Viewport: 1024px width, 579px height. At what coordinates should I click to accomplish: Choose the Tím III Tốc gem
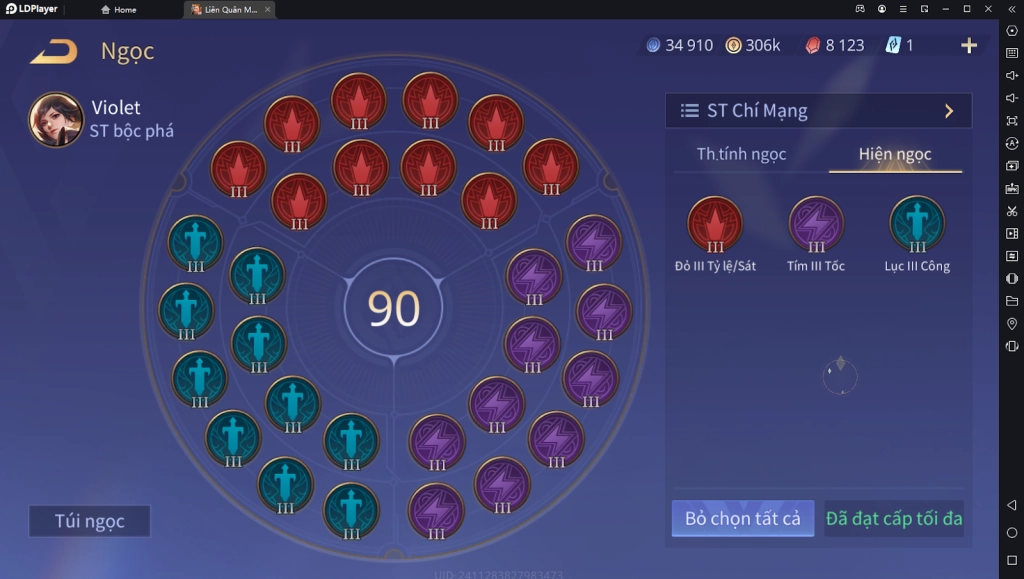(816, 224)
